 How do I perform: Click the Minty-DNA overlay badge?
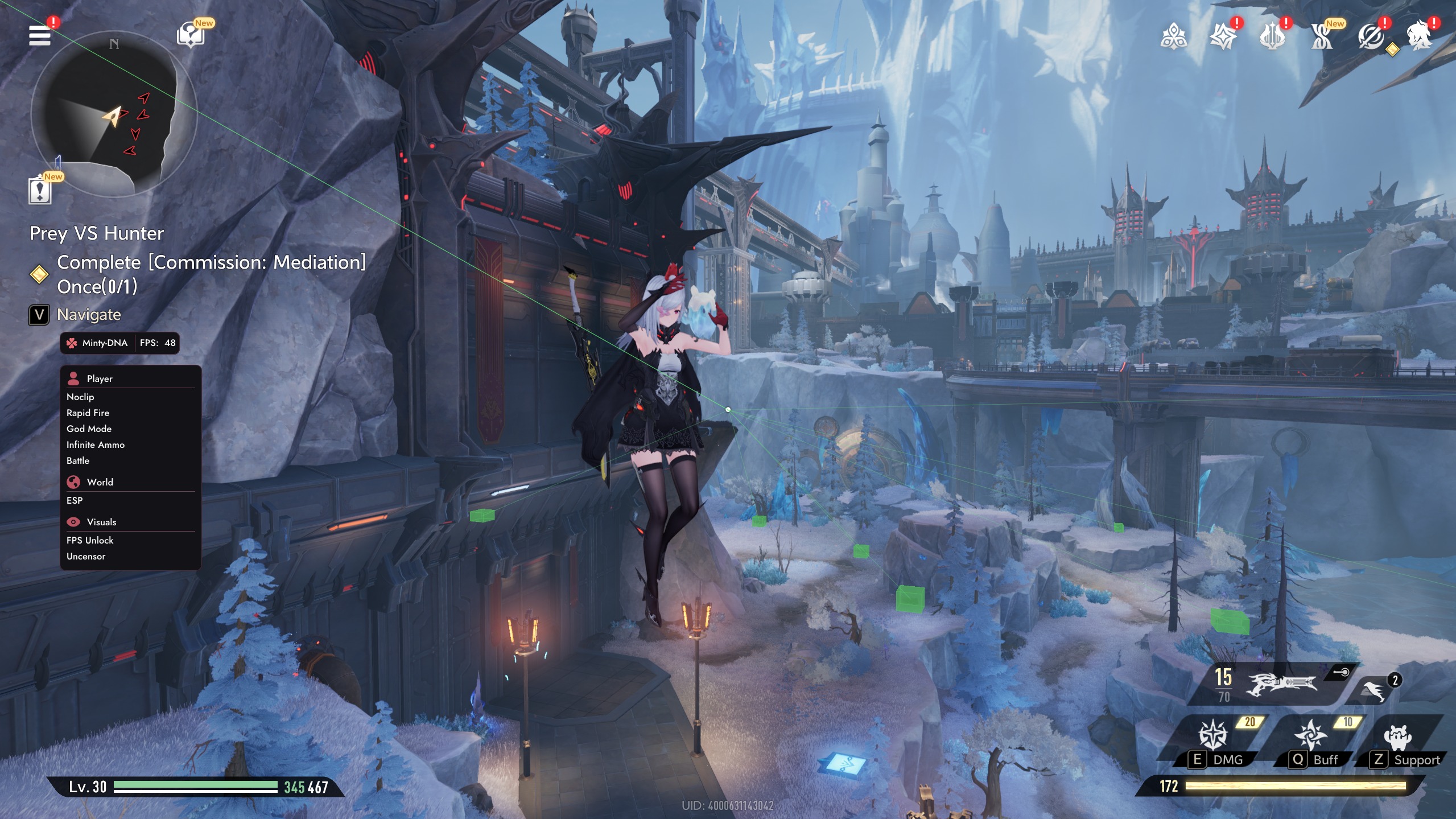click(x=98, y=343)
